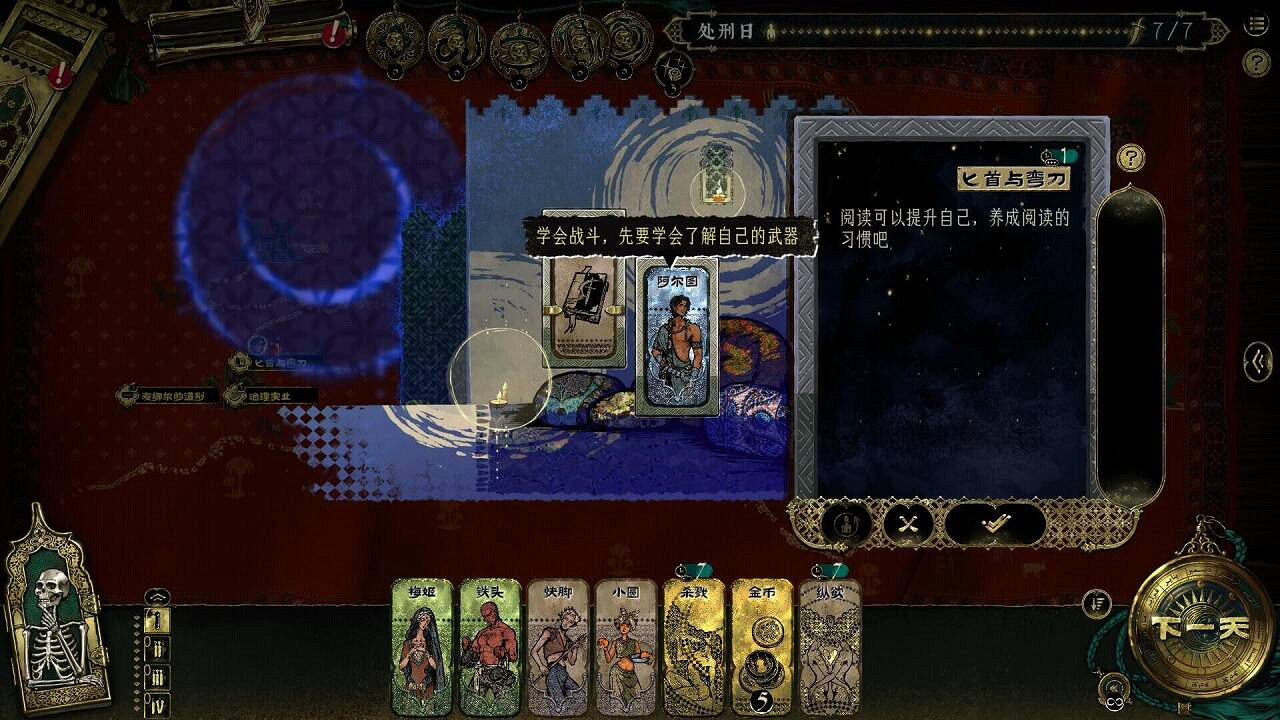Click the infinity loop icon near the bottom right
The width and height of the screenshot is (1280, 720).
point(1115,702)
